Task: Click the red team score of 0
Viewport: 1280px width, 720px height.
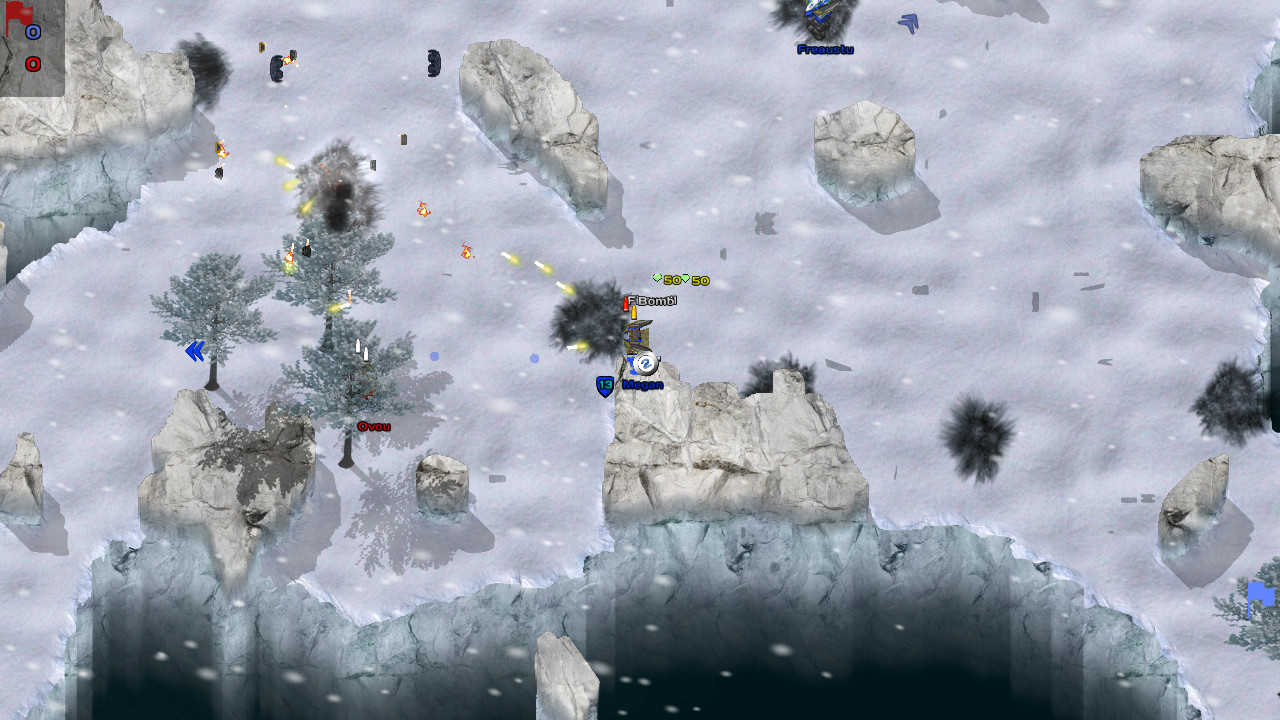Action: 31,62
